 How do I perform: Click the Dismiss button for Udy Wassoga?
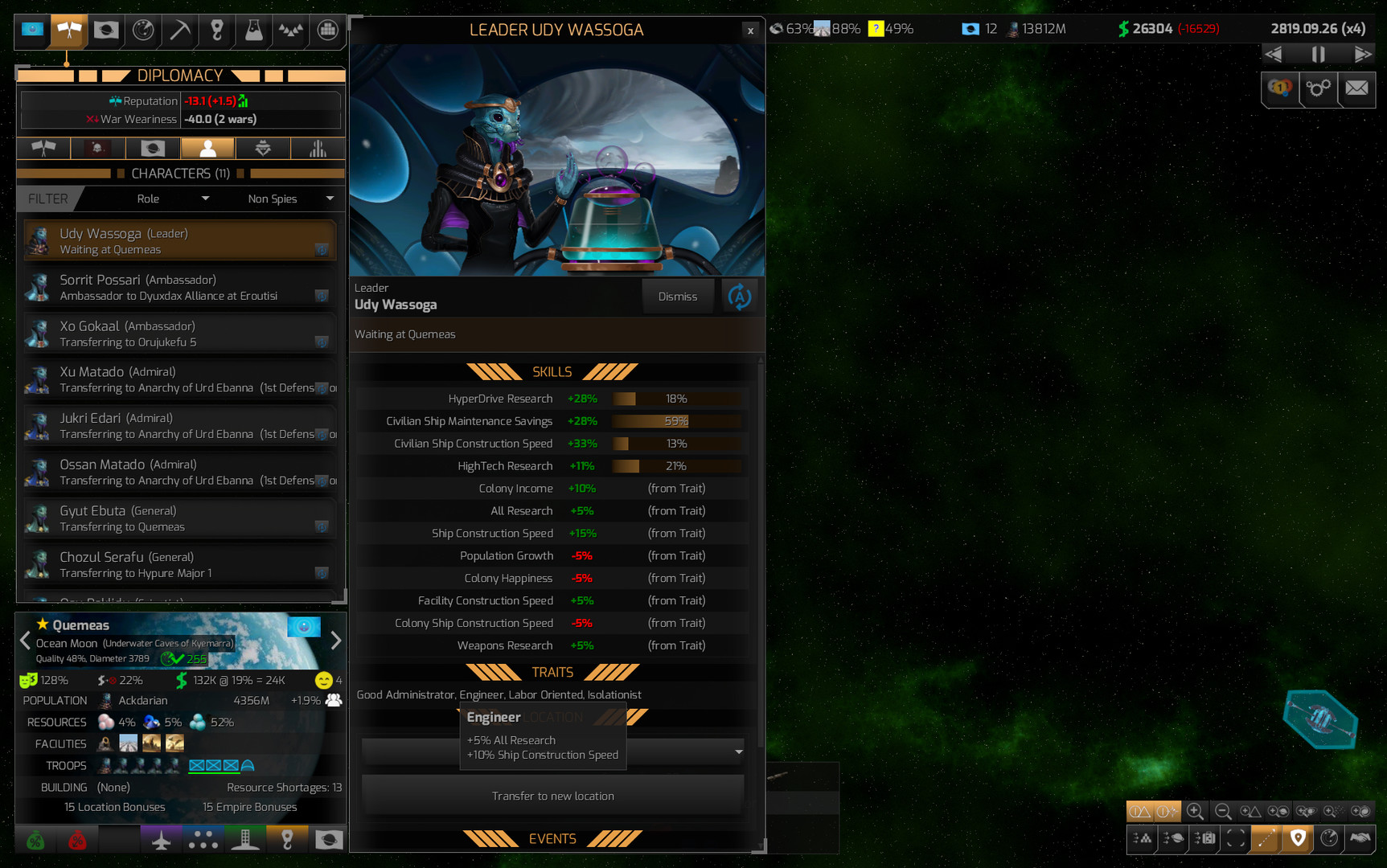(678, 296)
